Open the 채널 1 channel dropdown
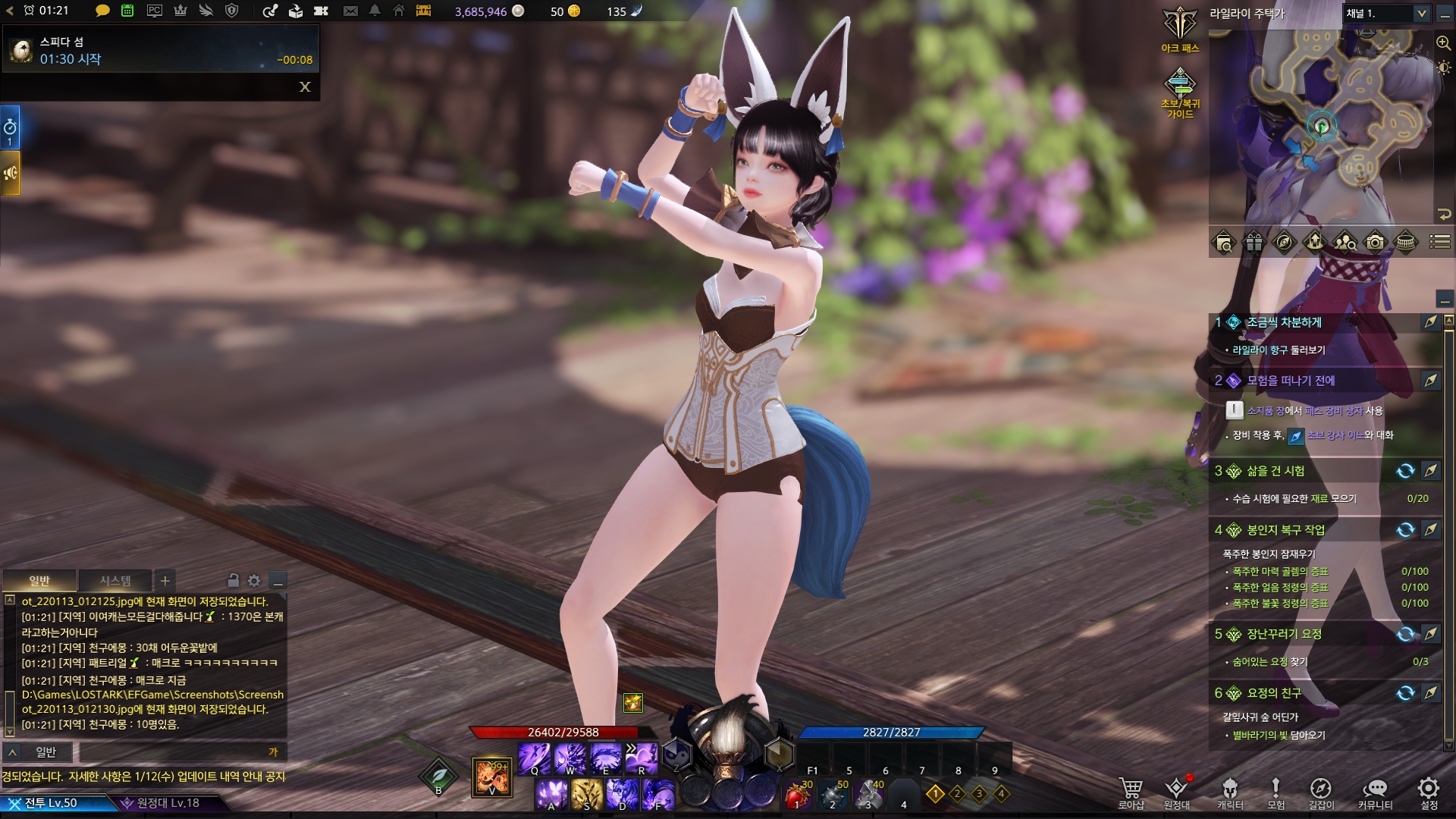 point(1387,14)
